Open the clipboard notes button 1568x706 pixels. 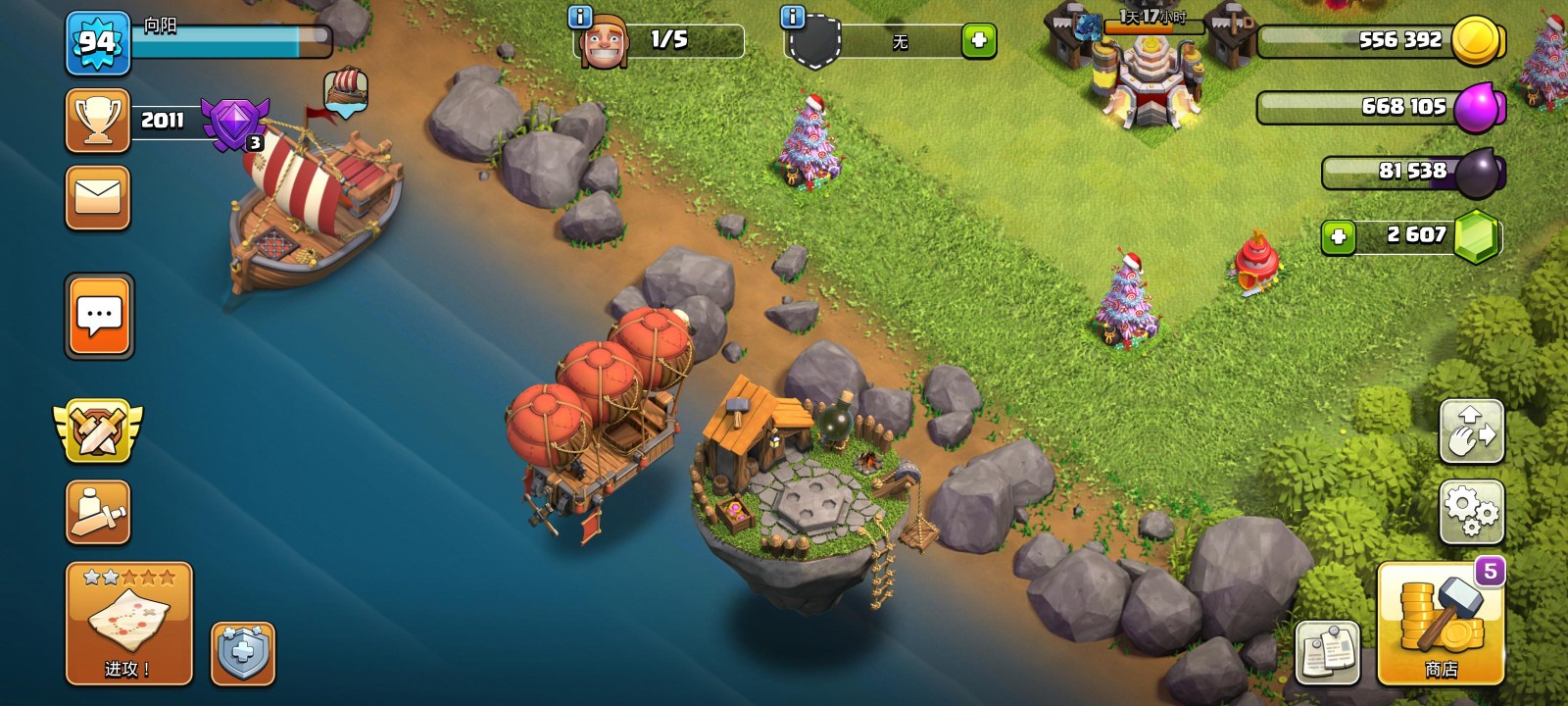(x=1327, y=652)
